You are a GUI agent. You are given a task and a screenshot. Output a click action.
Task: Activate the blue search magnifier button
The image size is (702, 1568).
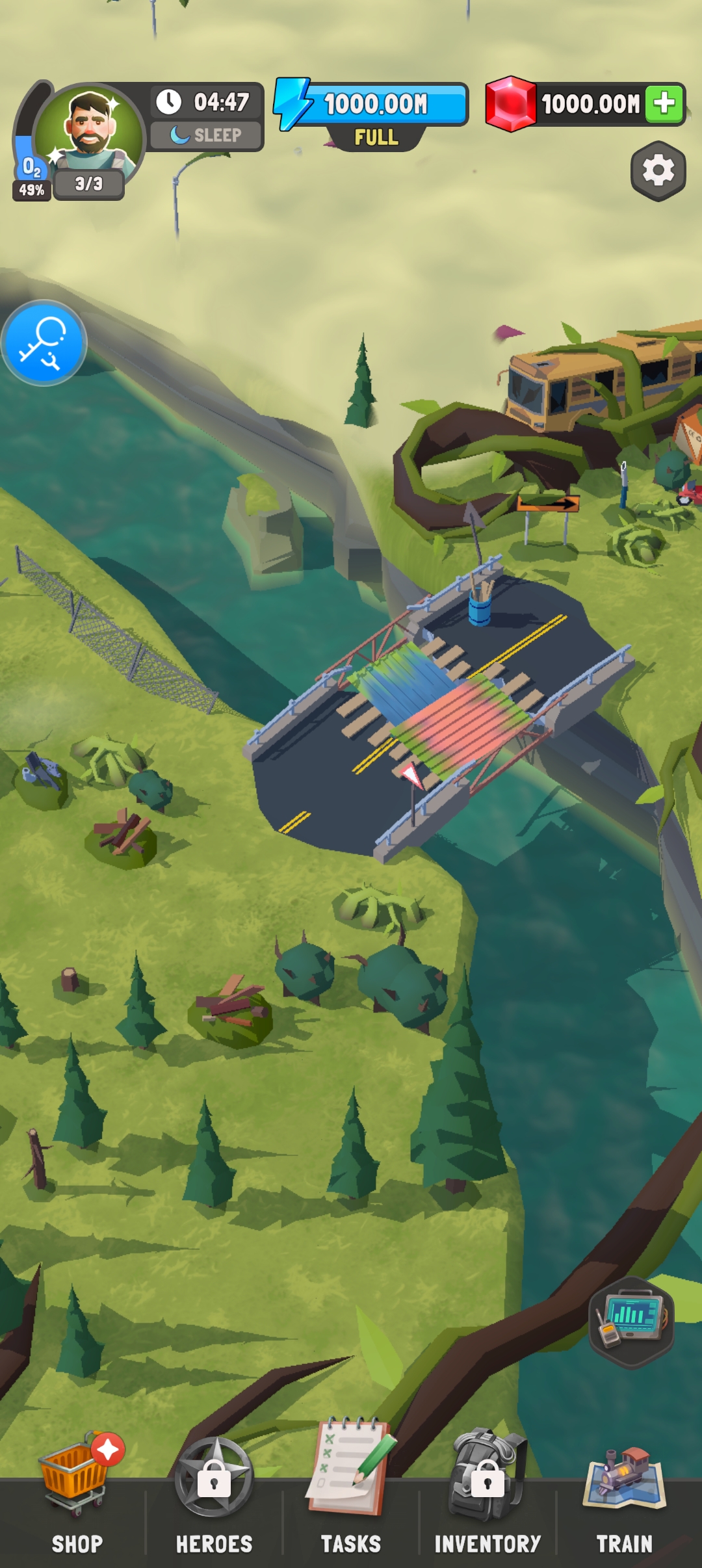[x=44, y=343]
